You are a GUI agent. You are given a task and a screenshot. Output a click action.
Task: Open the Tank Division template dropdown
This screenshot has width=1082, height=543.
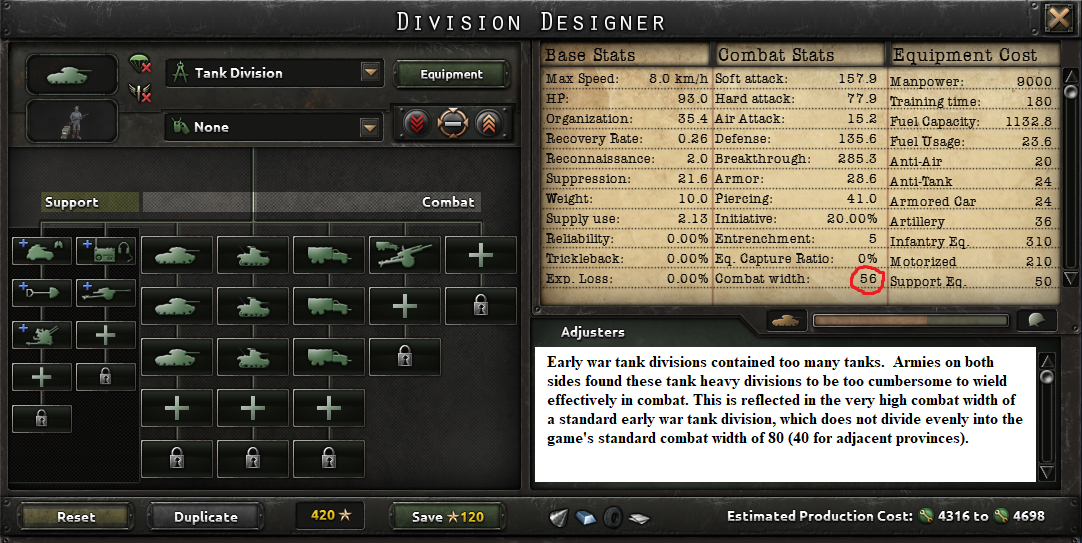coord(371,73)
